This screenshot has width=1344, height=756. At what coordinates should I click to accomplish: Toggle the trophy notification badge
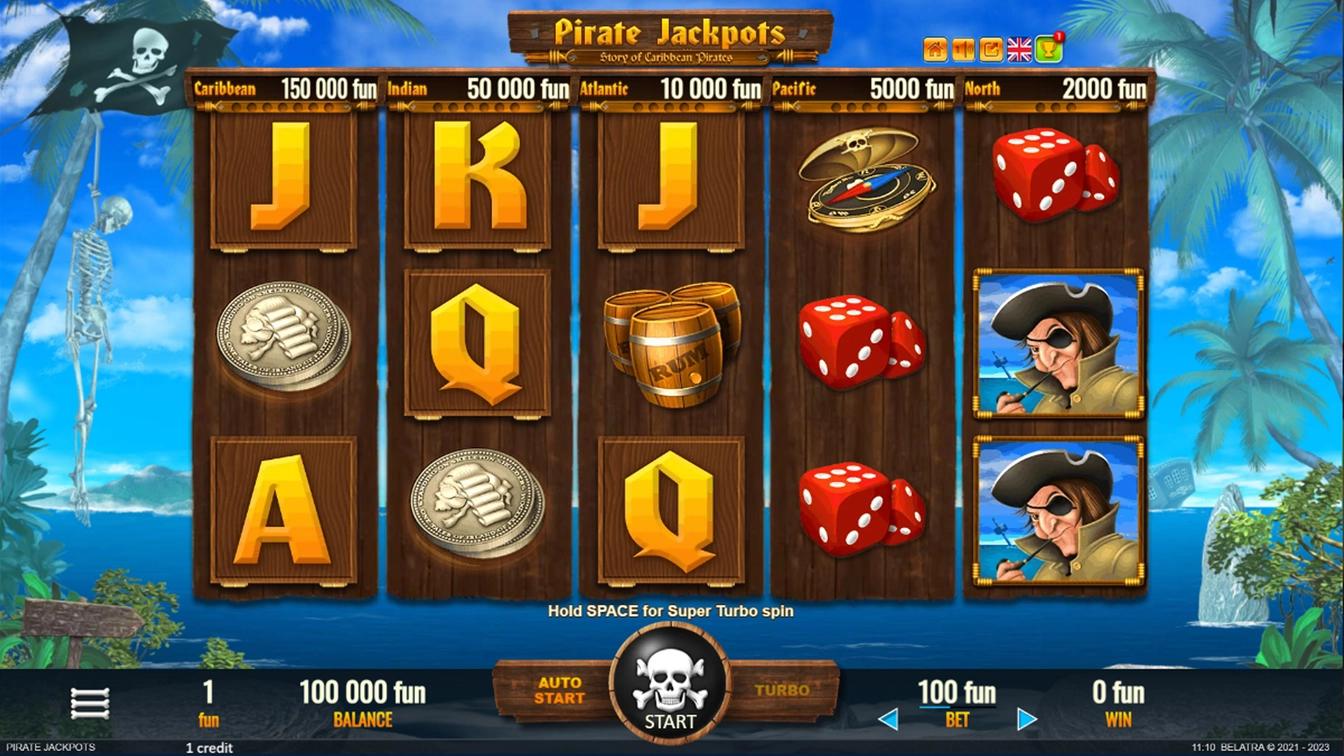point(1057,36)
